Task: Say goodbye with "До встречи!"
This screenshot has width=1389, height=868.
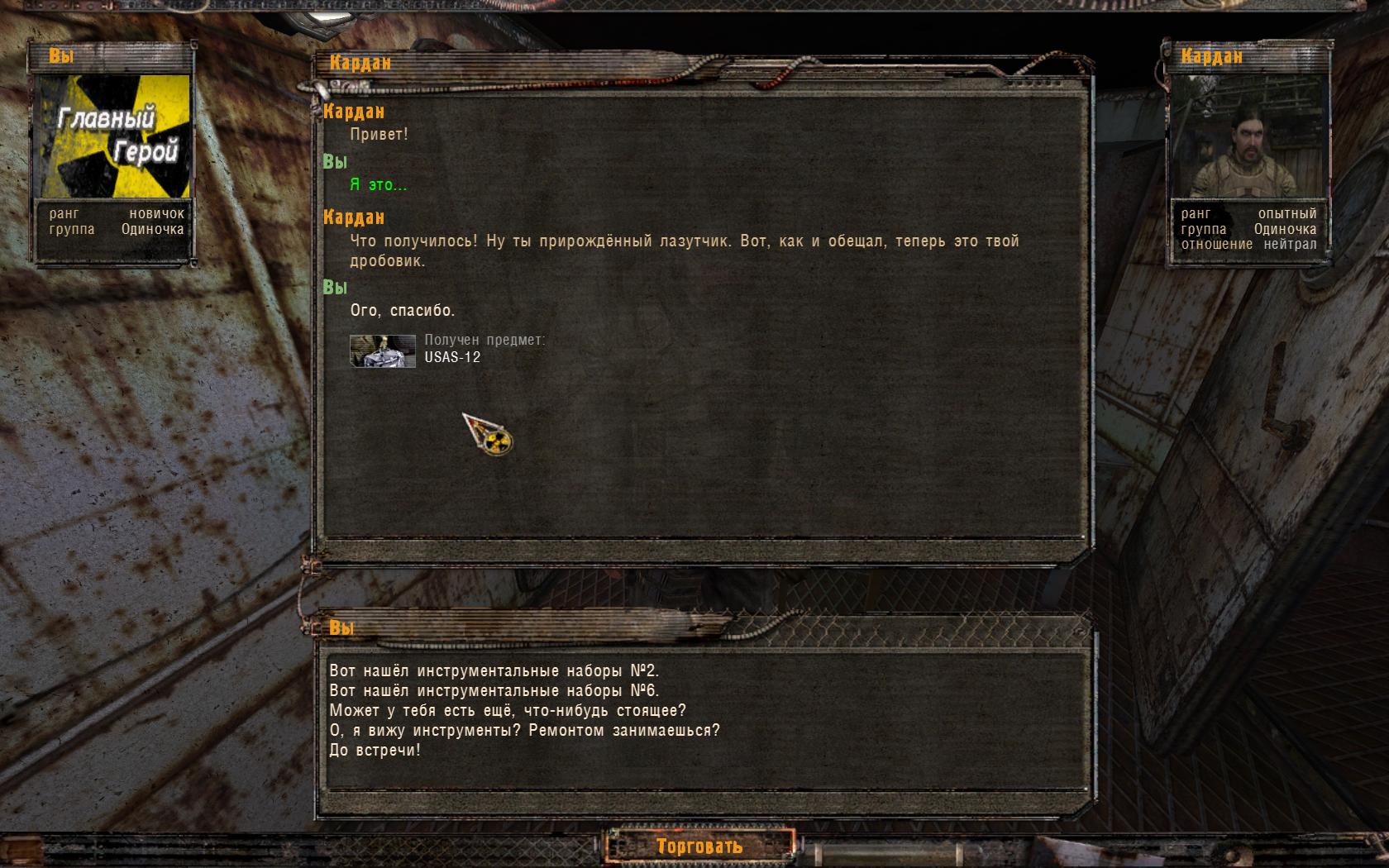Action: tap(375, 750)
